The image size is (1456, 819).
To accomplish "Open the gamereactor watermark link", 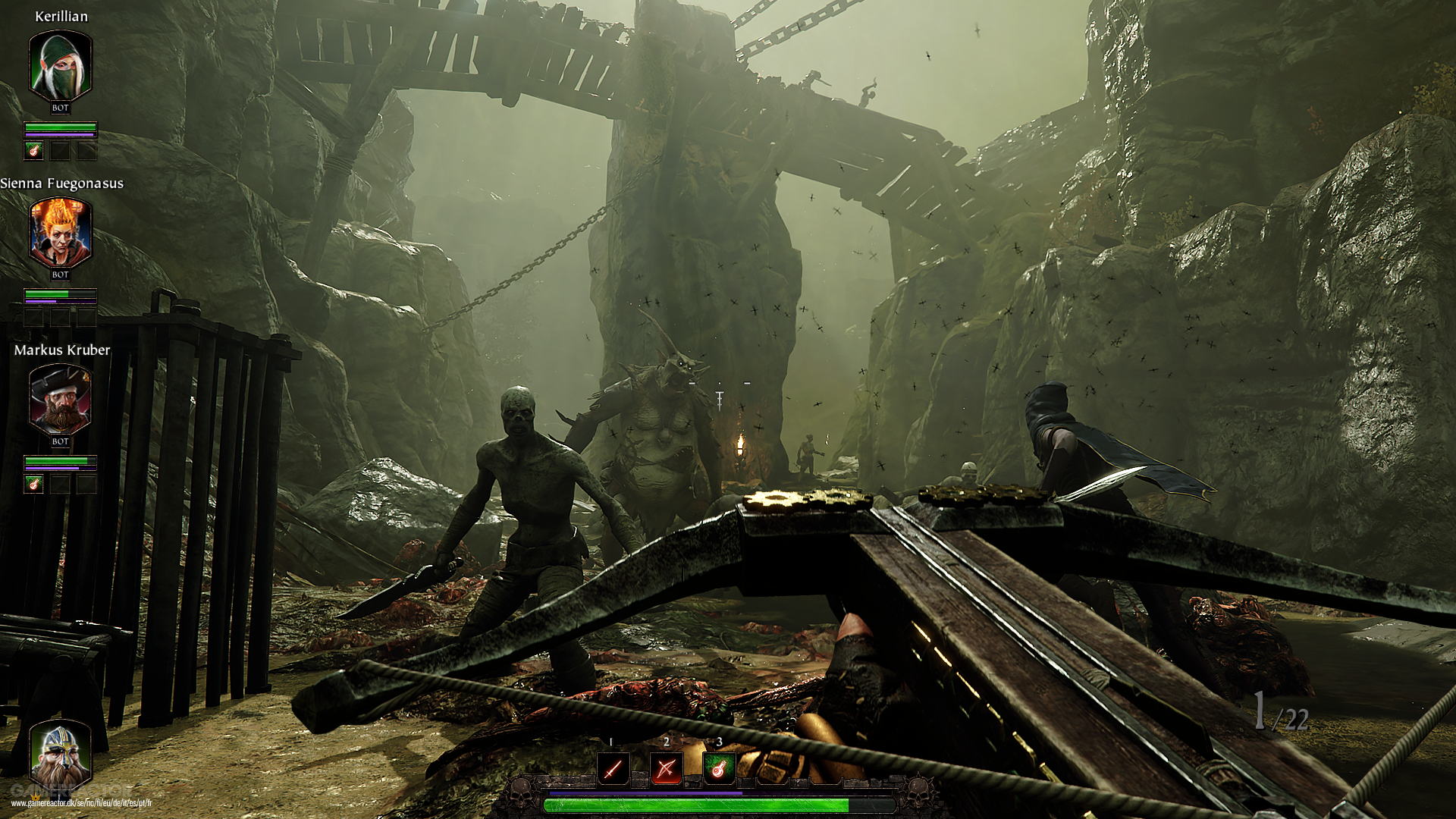I will coord(81,803).
